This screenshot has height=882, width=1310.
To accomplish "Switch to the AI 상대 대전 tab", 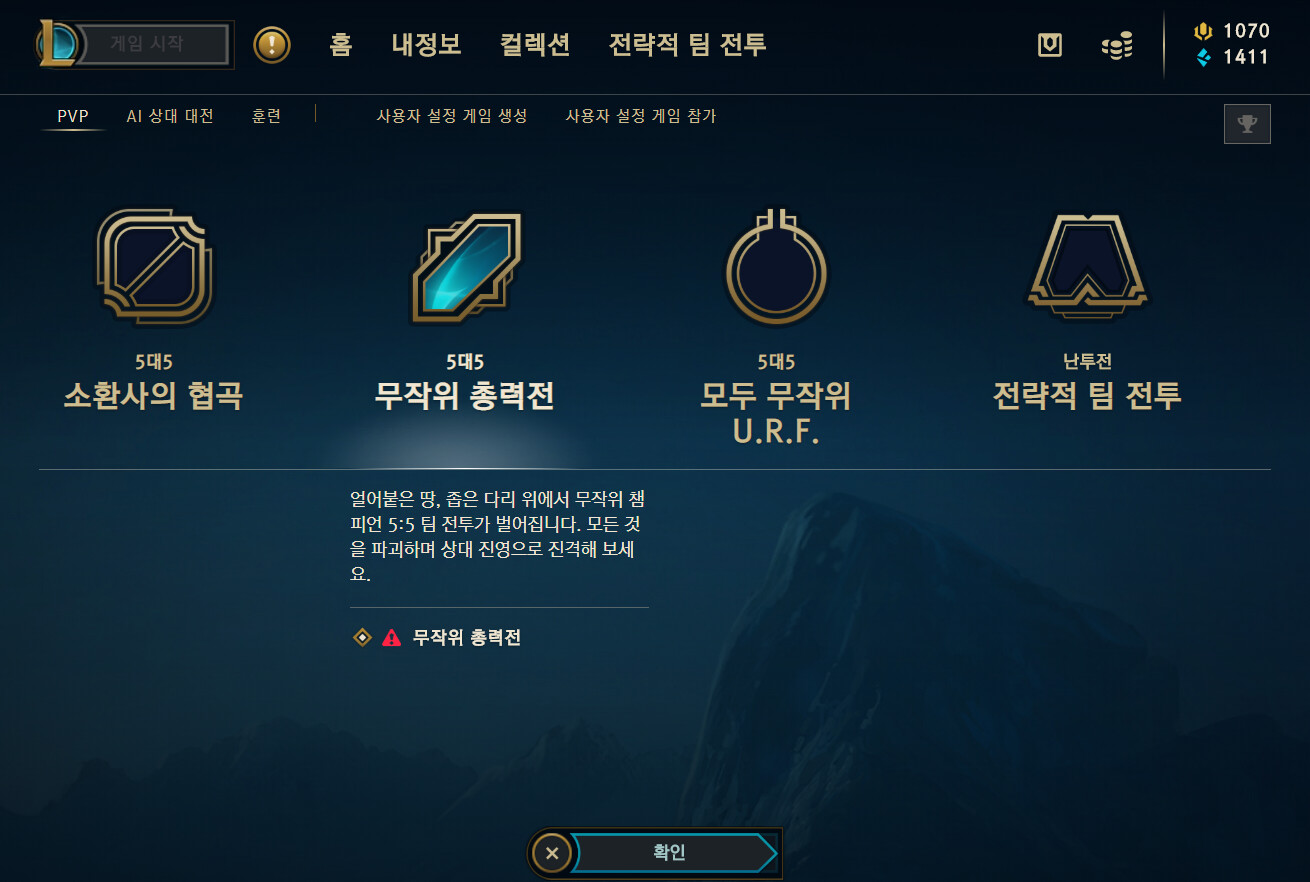I will 170,116.
